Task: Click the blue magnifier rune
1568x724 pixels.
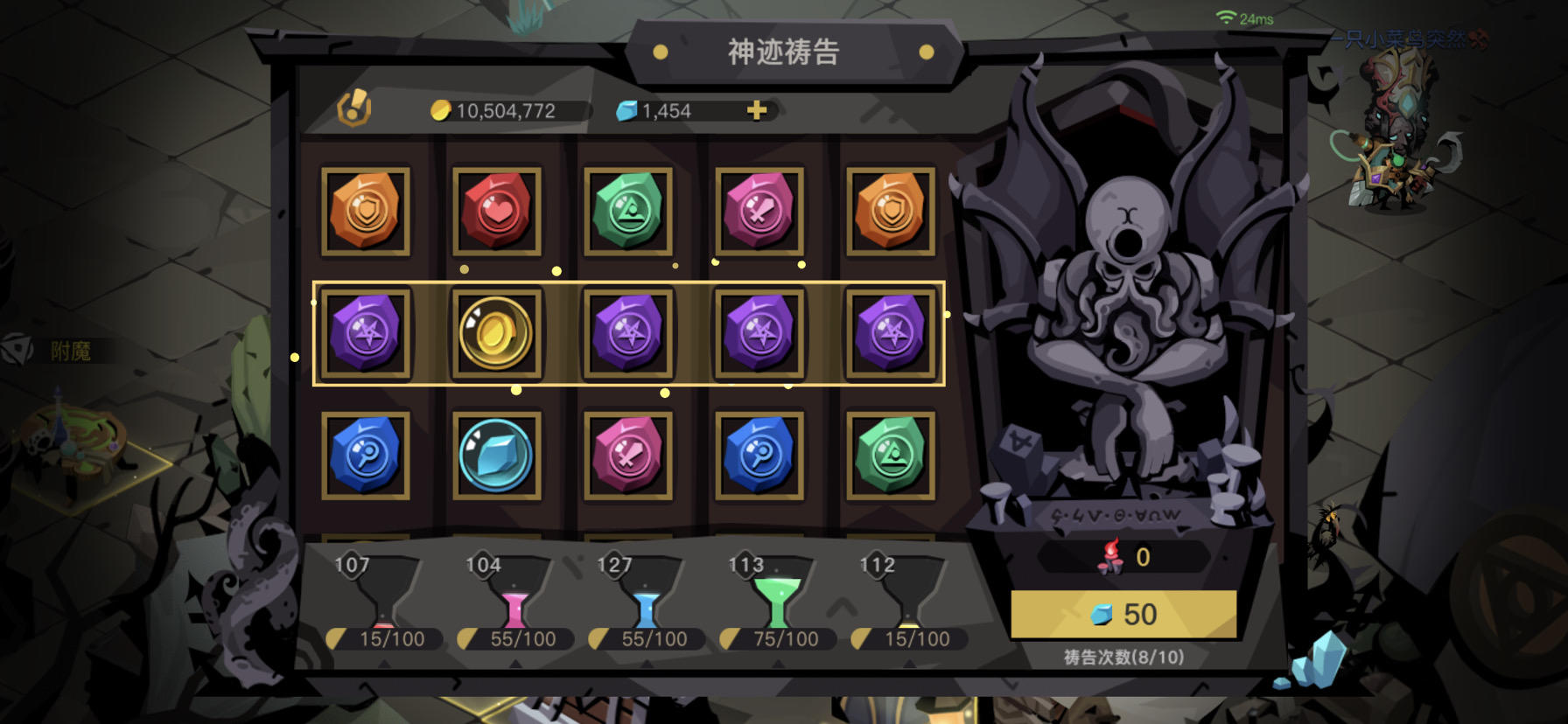Action: point(367,453)
